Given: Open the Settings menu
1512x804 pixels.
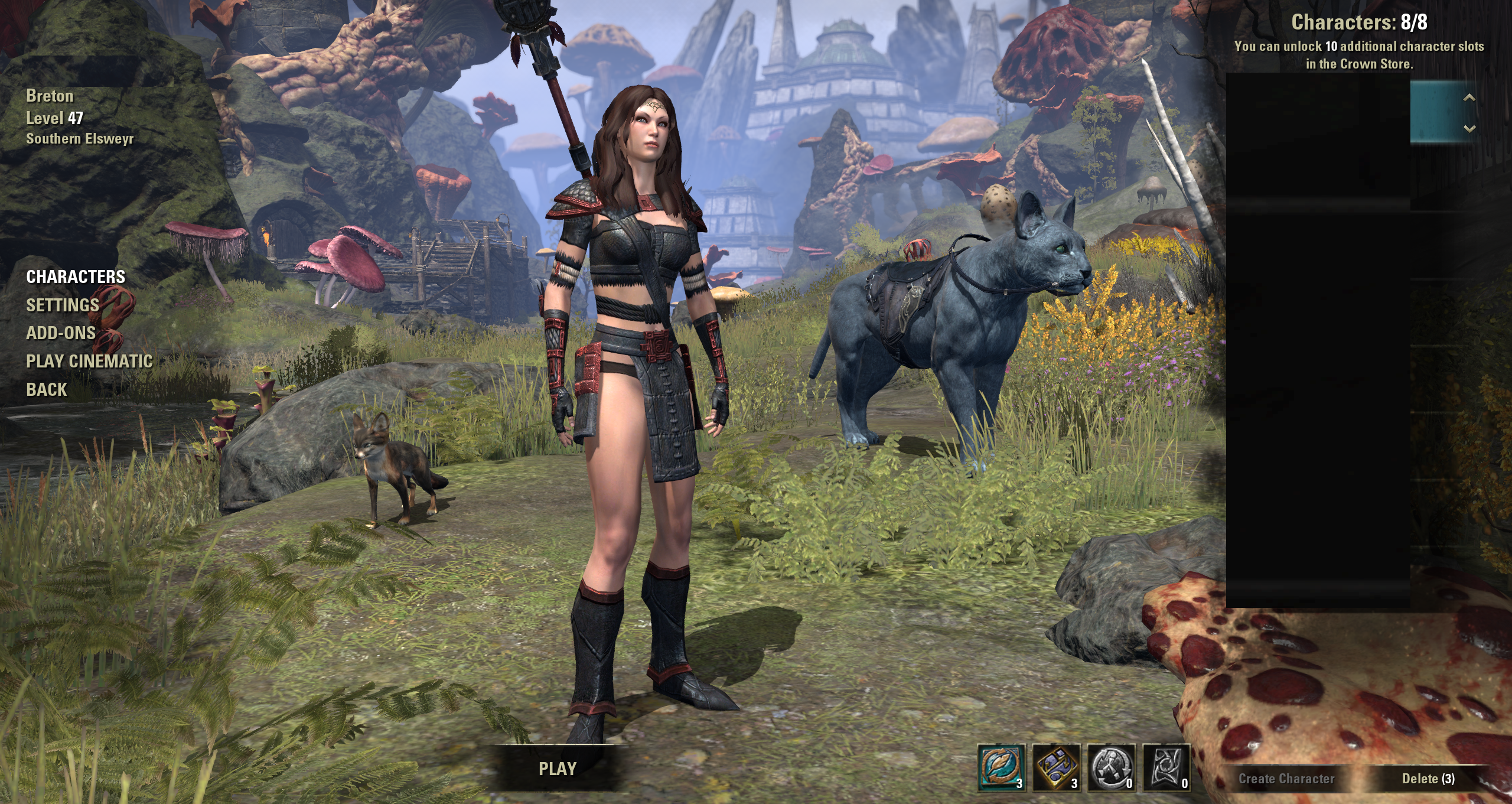Looking at the screenshot, I should coord(63,305).
